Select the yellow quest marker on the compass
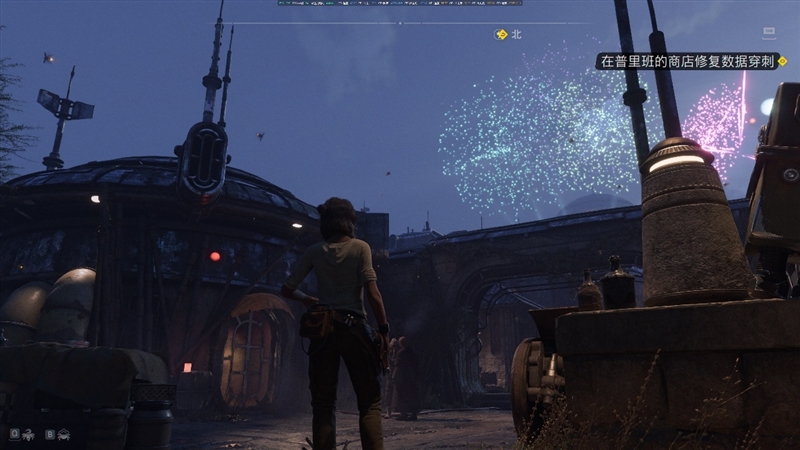 (x=501, y=34)
